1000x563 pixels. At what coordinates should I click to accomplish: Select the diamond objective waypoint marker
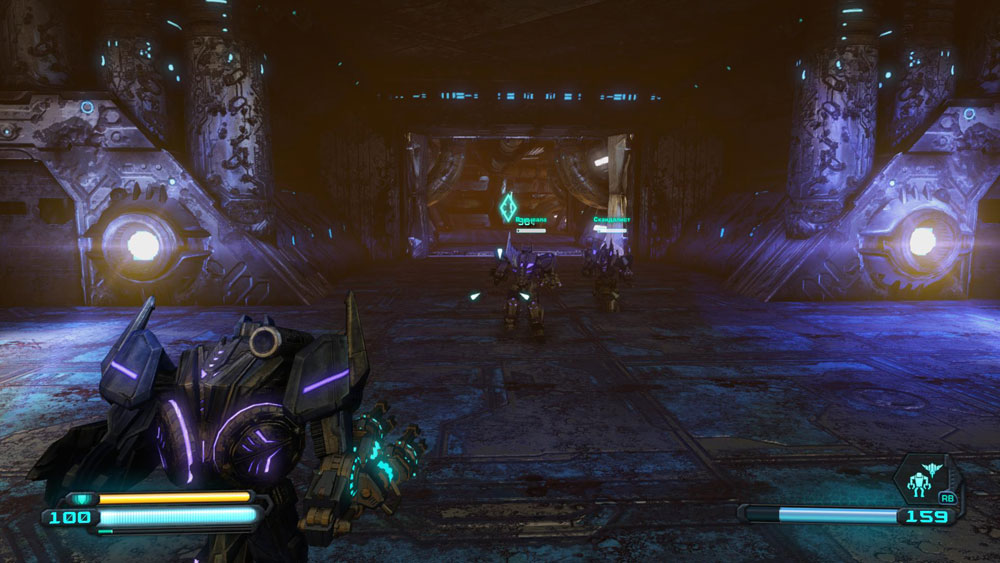(508, 207)
